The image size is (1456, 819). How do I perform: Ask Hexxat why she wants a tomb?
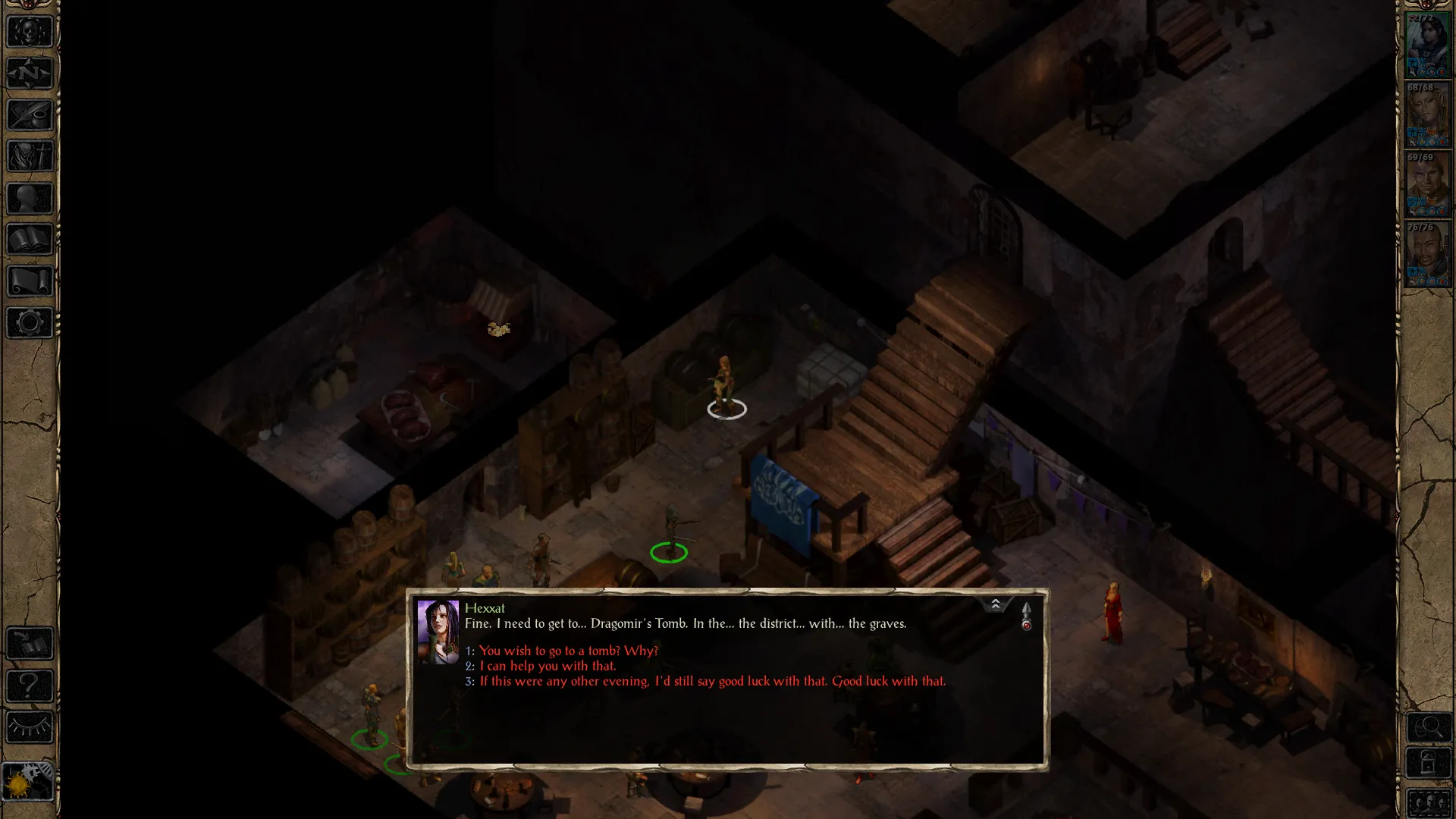[x=568, y=651]
